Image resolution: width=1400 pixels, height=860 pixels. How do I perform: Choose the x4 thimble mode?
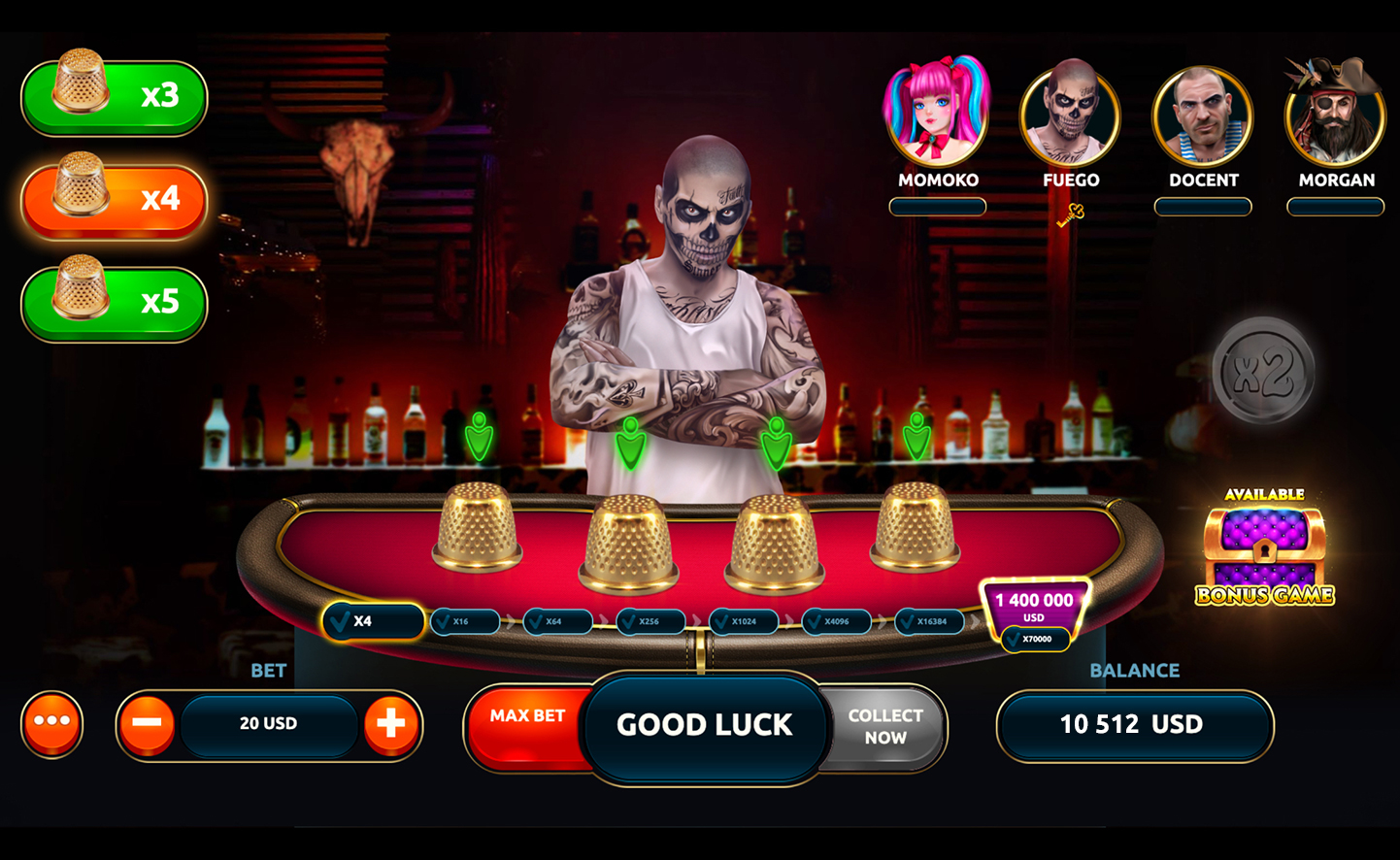[x=114, y=200]
